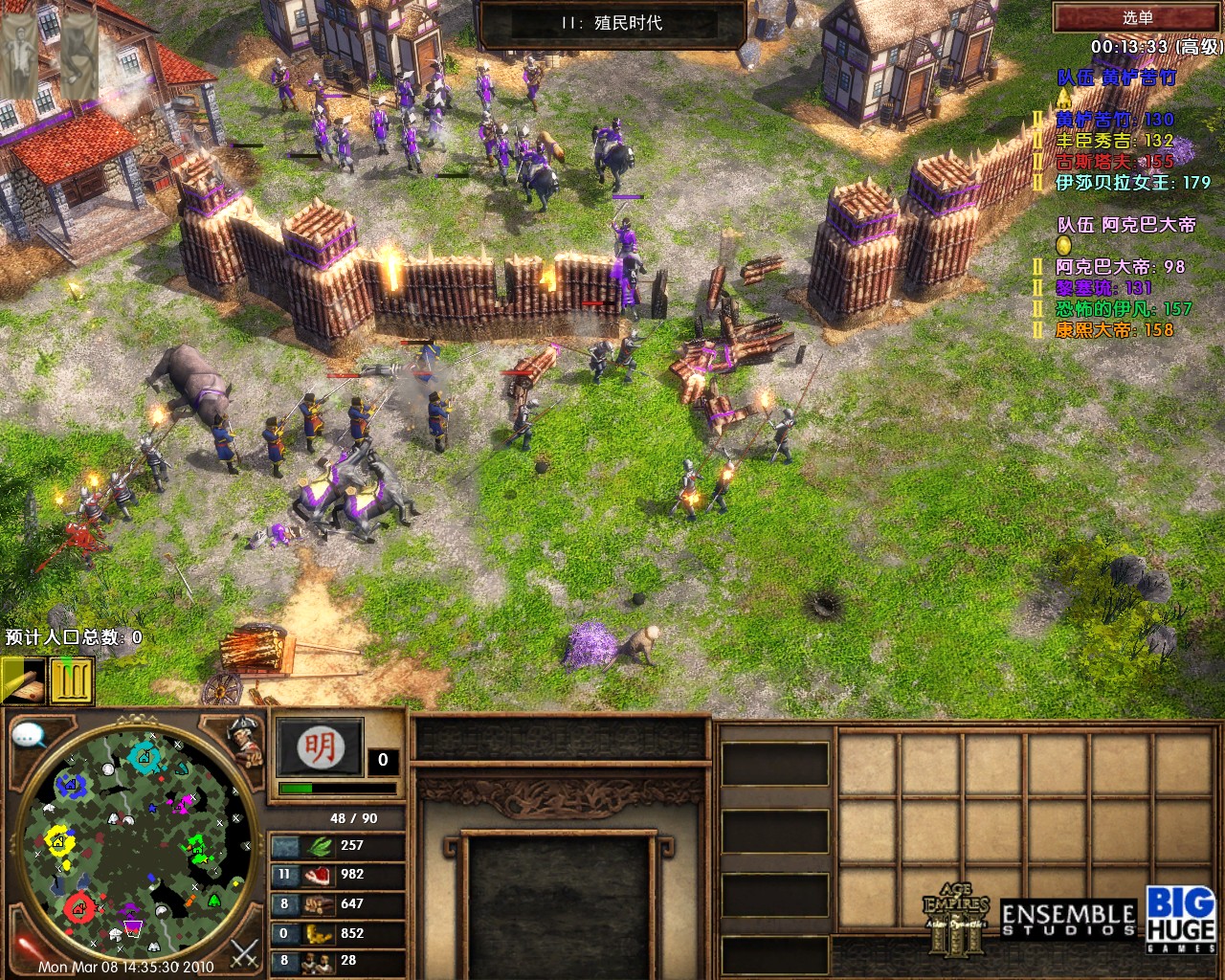Open the scroll objectives icon
Viewport: 1225px width, 980px height.
[23, 680]
